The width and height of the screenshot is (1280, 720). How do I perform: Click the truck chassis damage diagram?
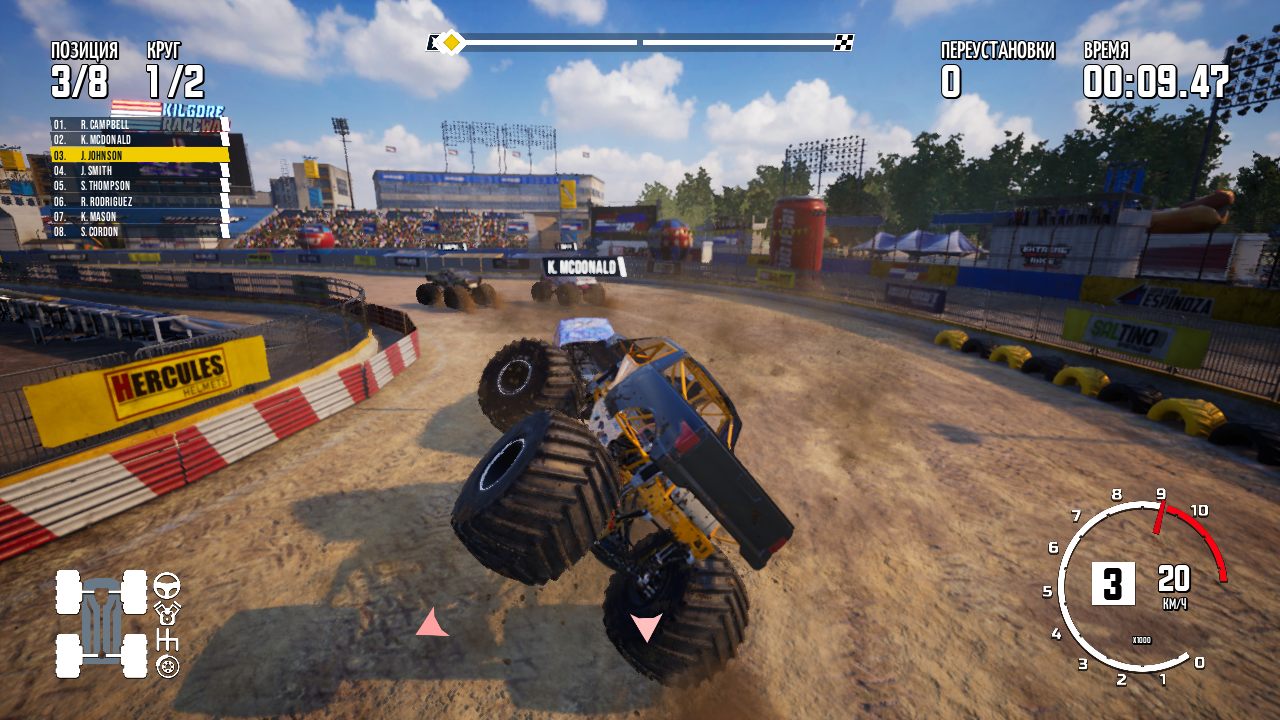click(x=101, y=620)
